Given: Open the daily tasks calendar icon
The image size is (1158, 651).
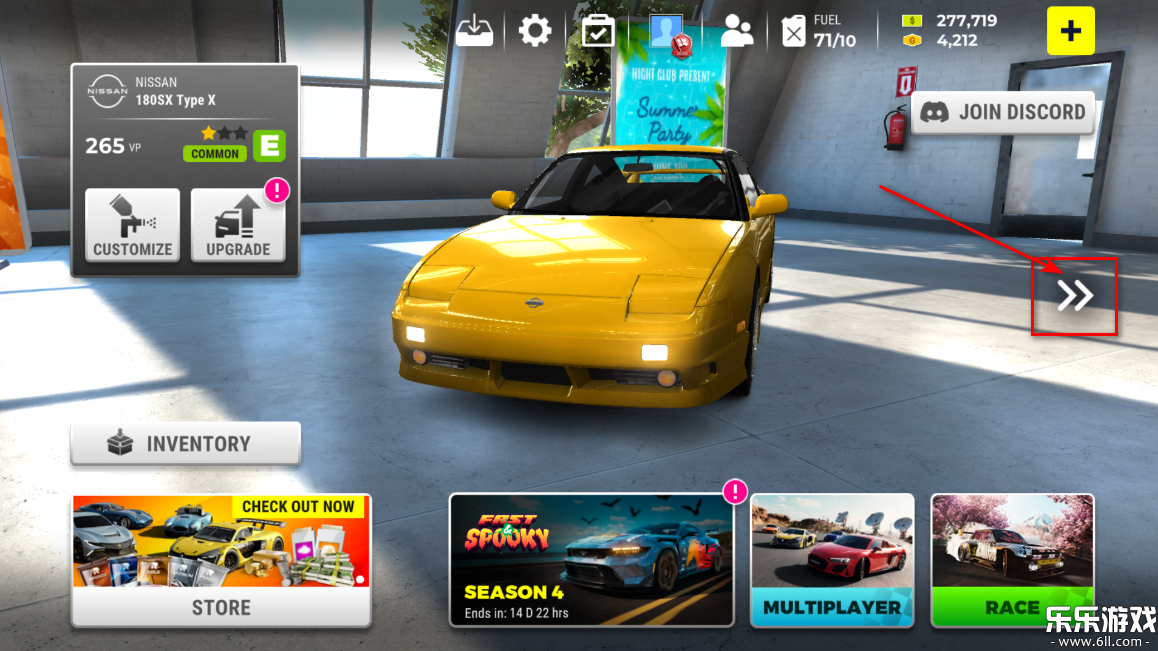Looking at the screenshot, I should point(598,31).
